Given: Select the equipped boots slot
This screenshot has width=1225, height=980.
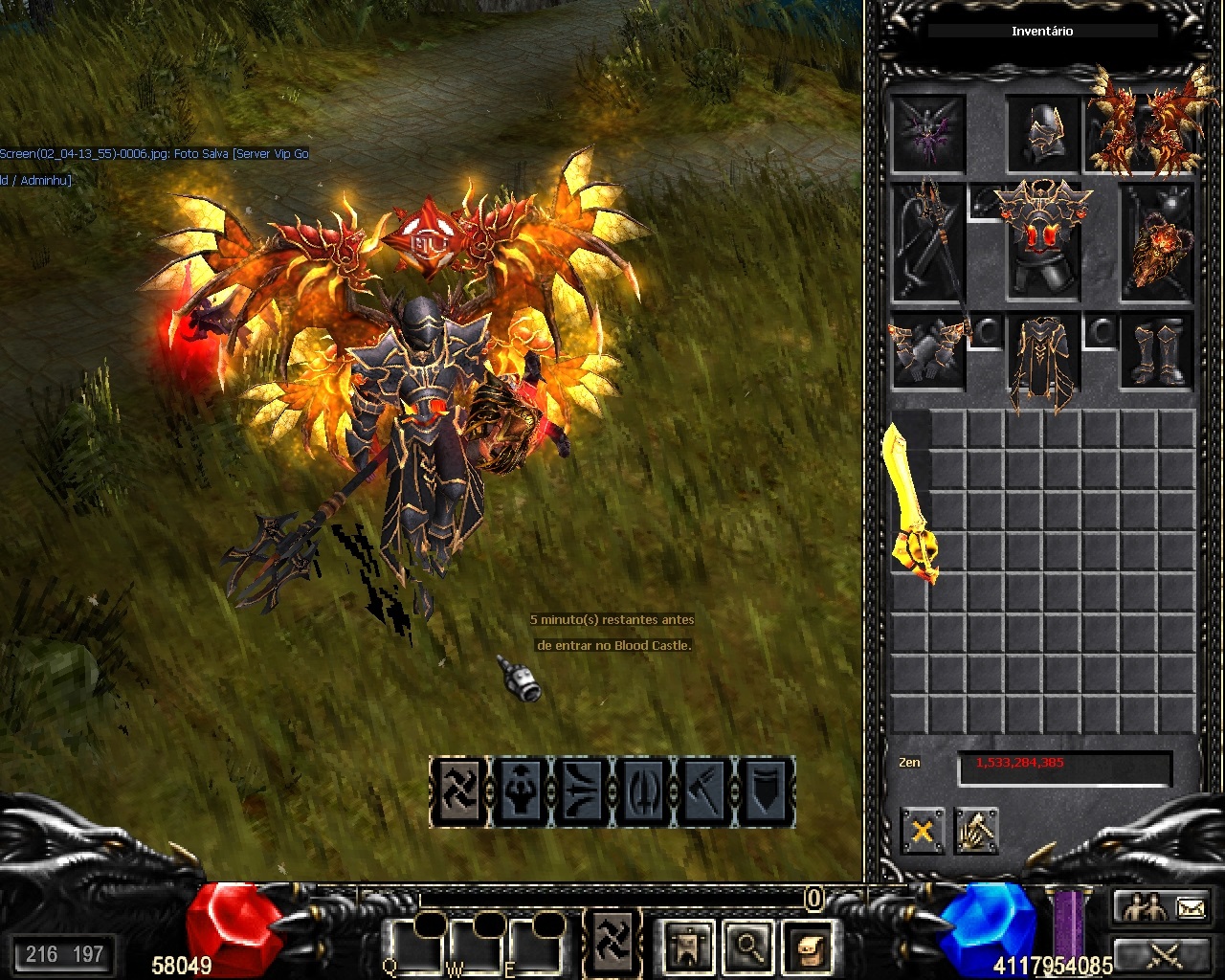Looking at the screenshot, I should click(x=1158, y=352).
